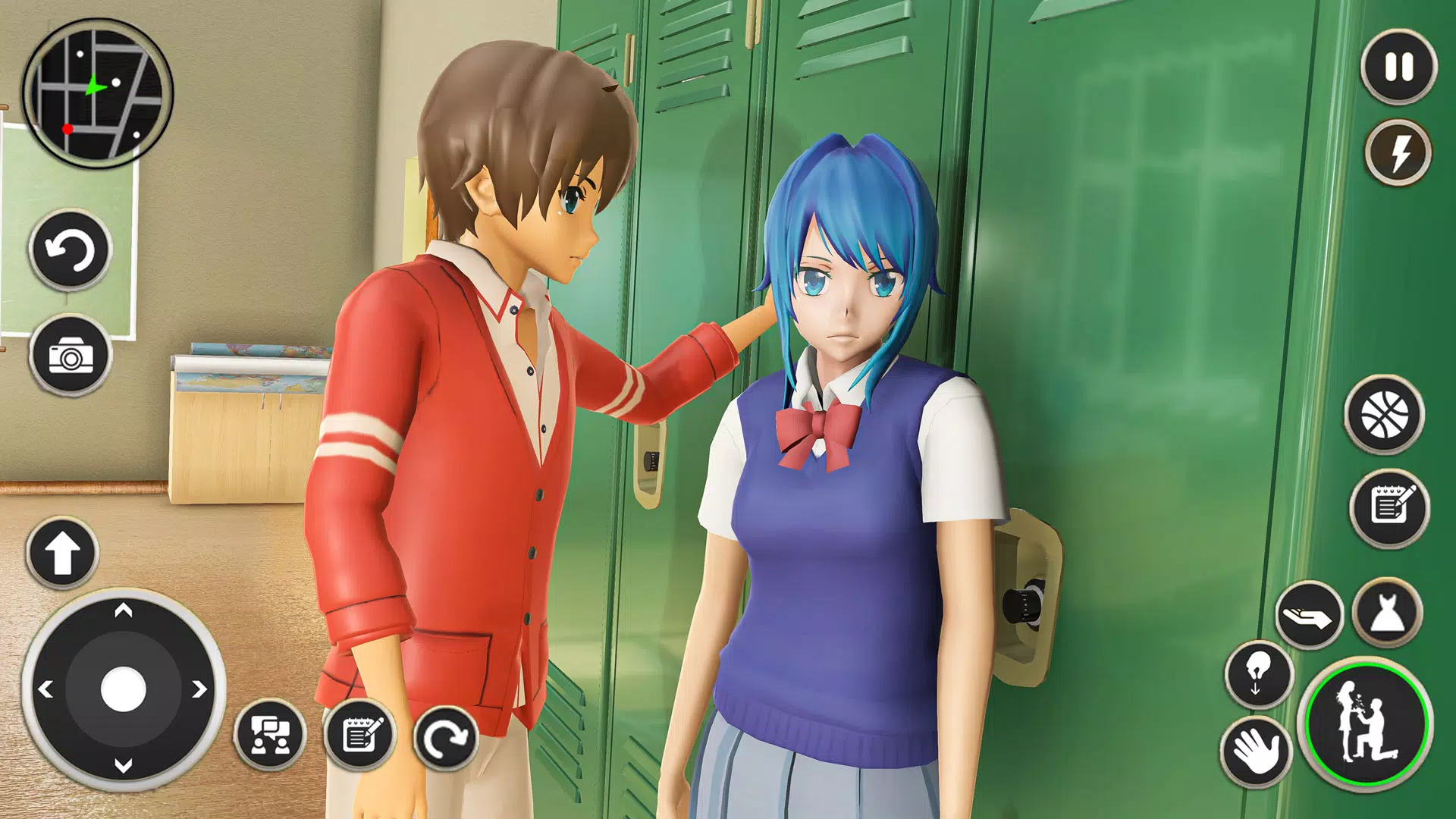This screenshot has height=819, width=1456.
Task: Tap the counter-clockwise rotate arrow button
Action: pos(71,250)
